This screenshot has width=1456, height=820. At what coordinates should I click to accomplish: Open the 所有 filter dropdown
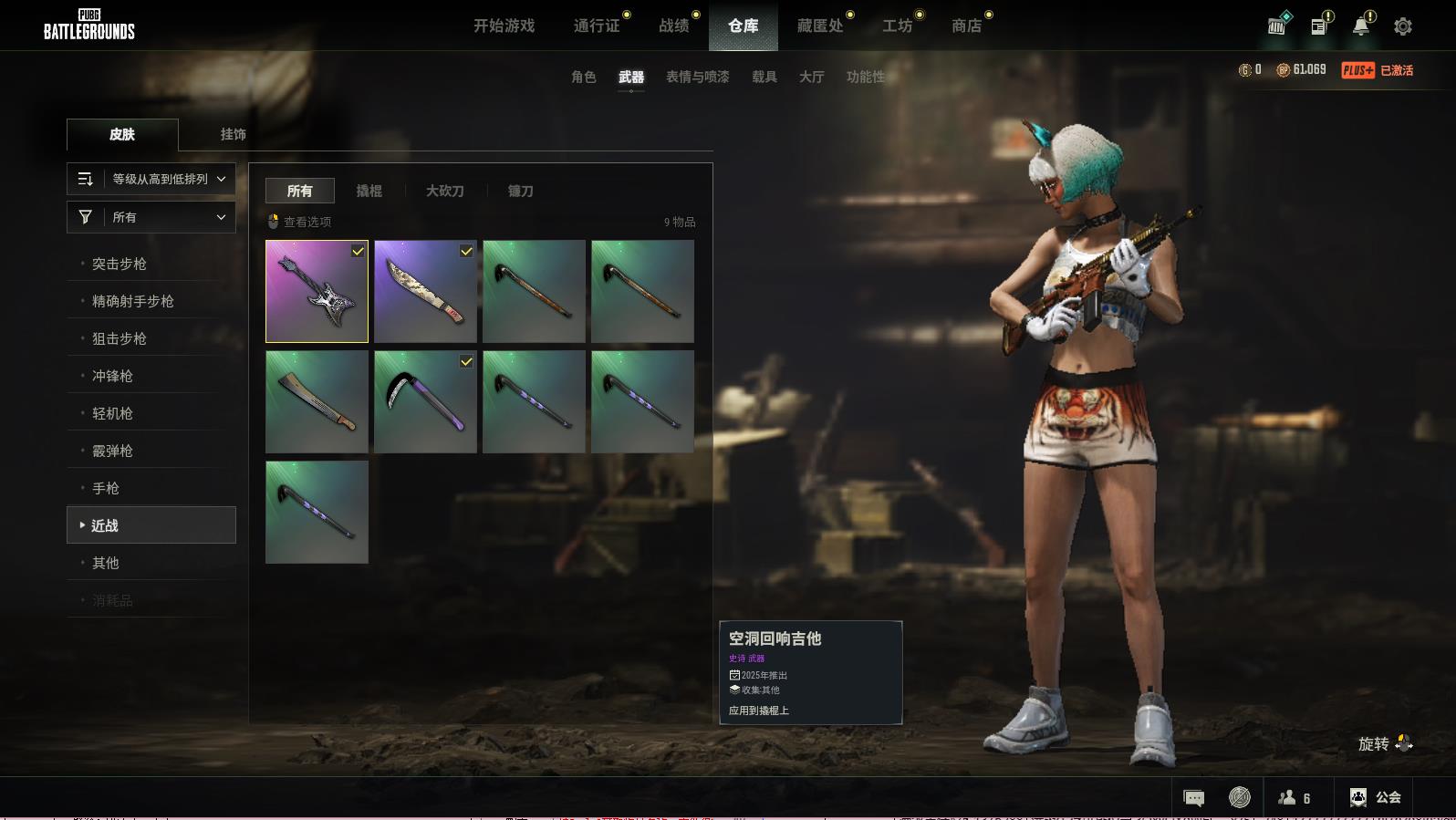point(151,217)
